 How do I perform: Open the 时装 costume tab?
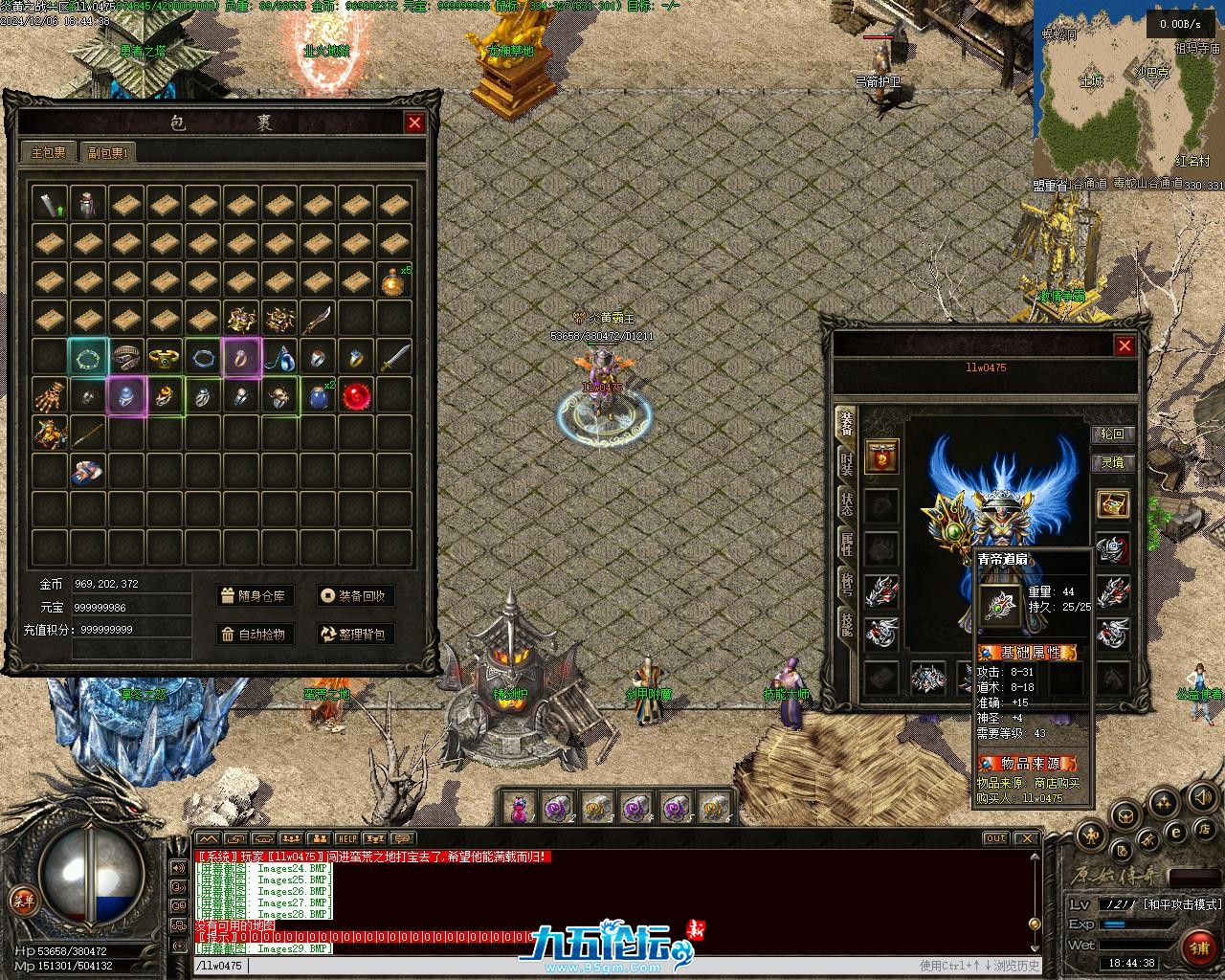[x=846, y=463]
